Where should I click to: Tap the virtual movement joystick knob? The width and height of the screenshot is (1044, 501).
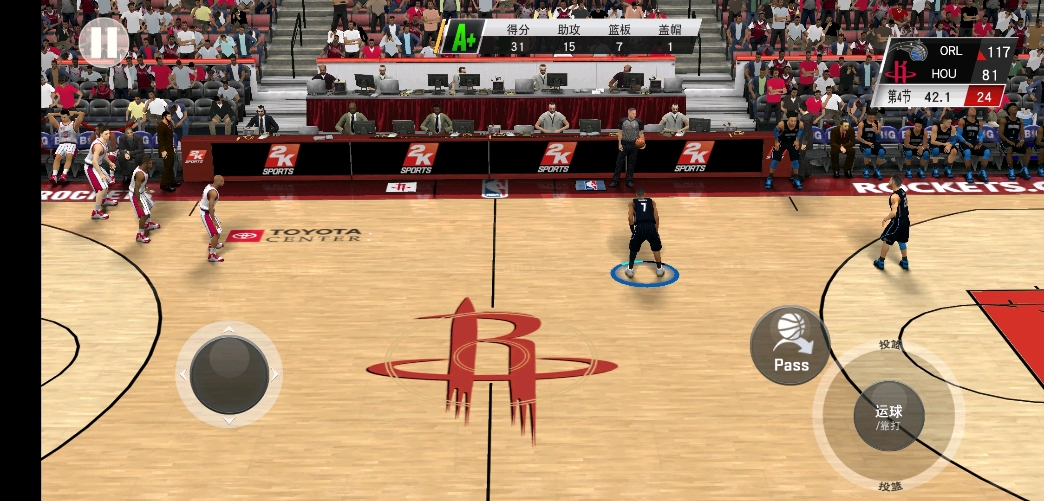pos(229,374)
